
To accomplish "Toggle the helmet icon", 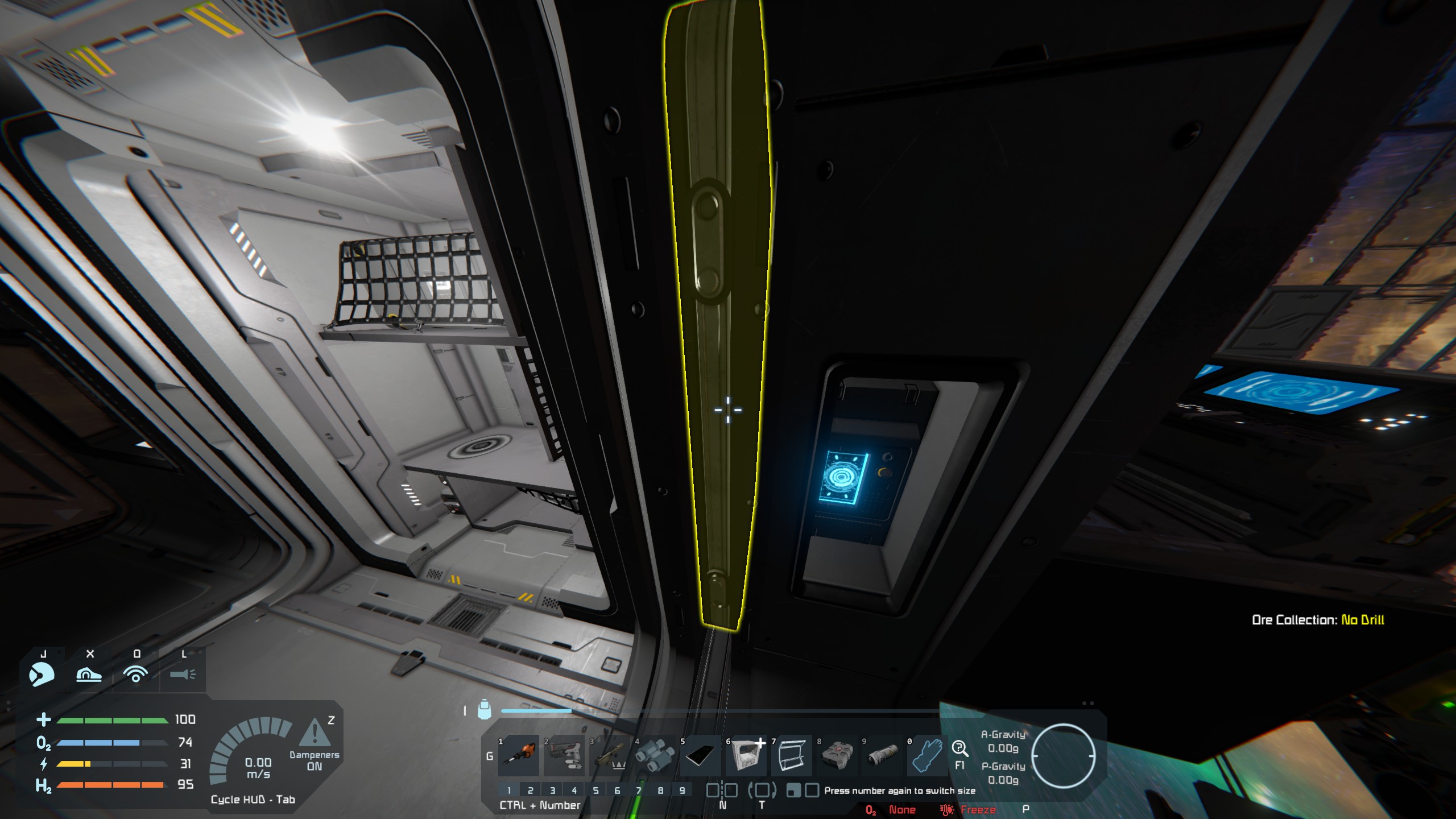I will [42, 674].
